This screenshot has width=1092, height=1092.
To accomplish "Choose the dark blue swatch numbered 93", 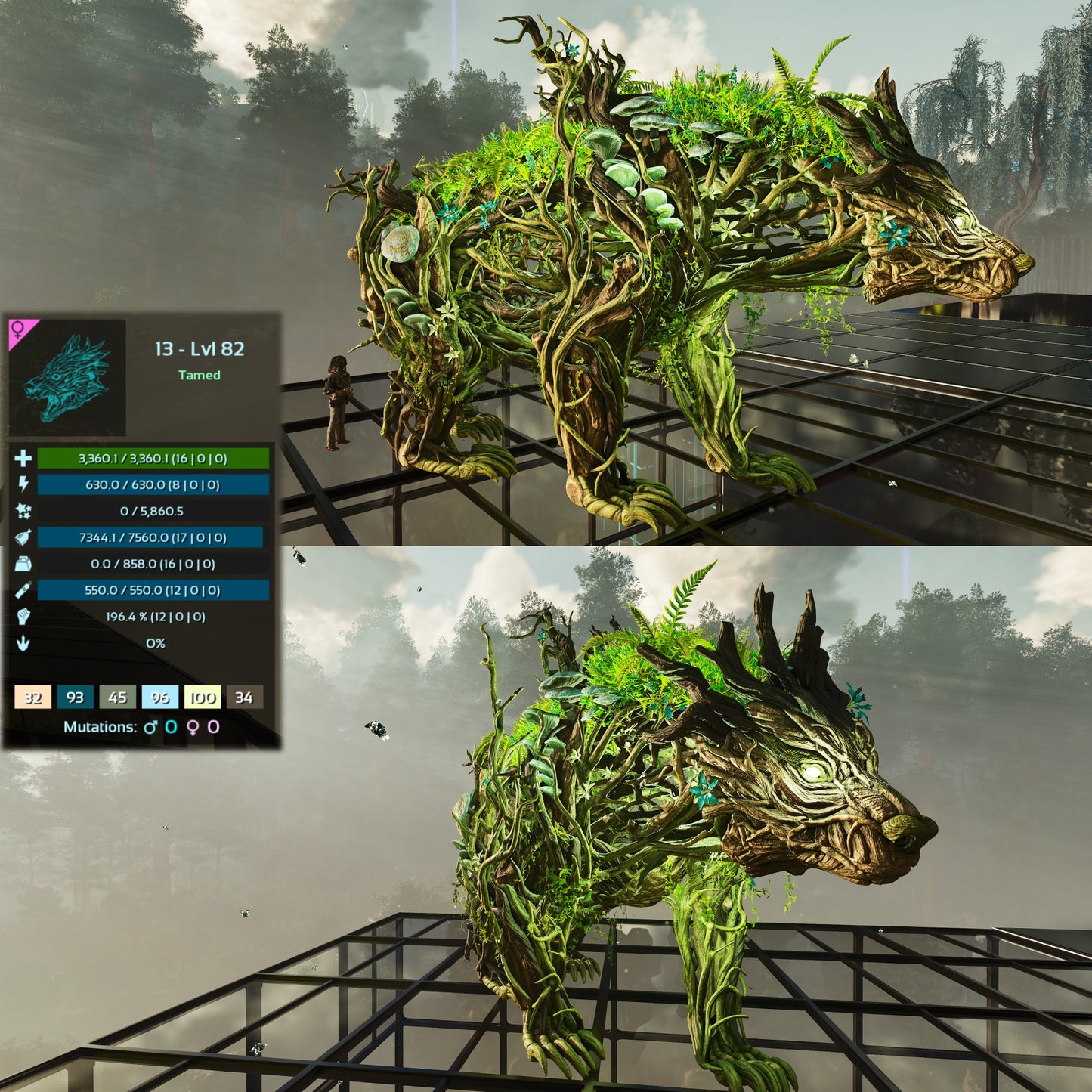I will 75,697.
